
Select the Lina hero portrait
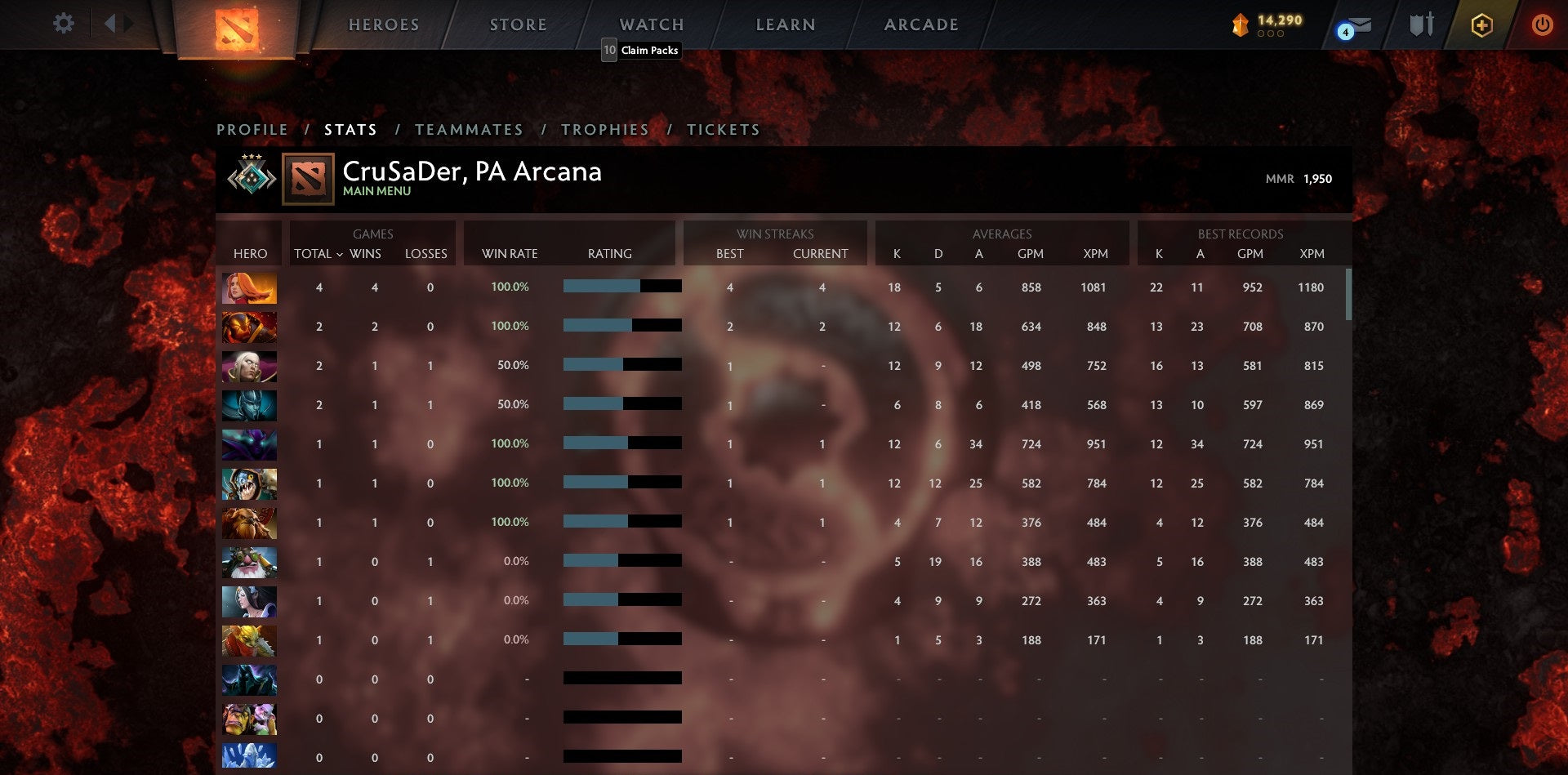(x=249, y=287)
